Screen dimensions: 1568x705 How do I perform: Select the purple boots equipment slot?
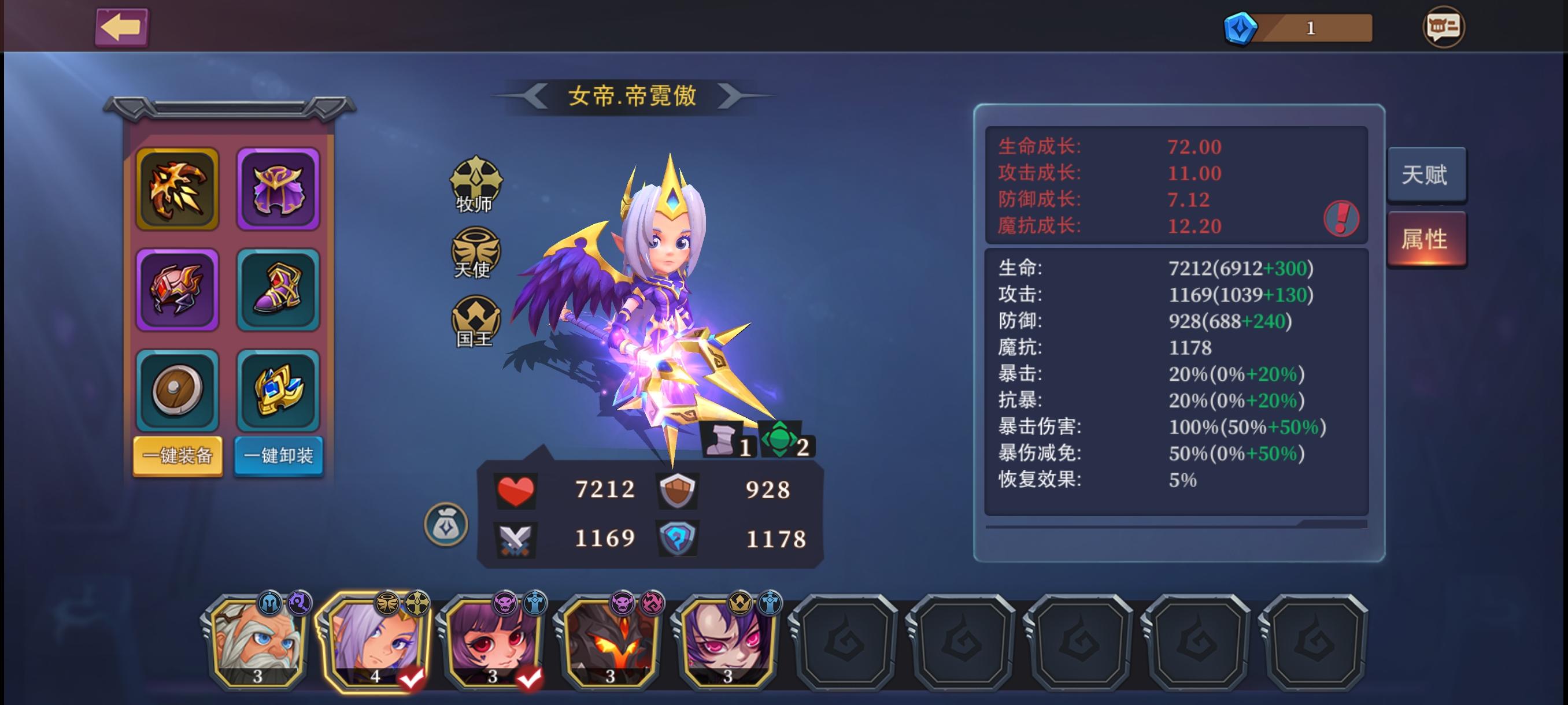point(279,290)
